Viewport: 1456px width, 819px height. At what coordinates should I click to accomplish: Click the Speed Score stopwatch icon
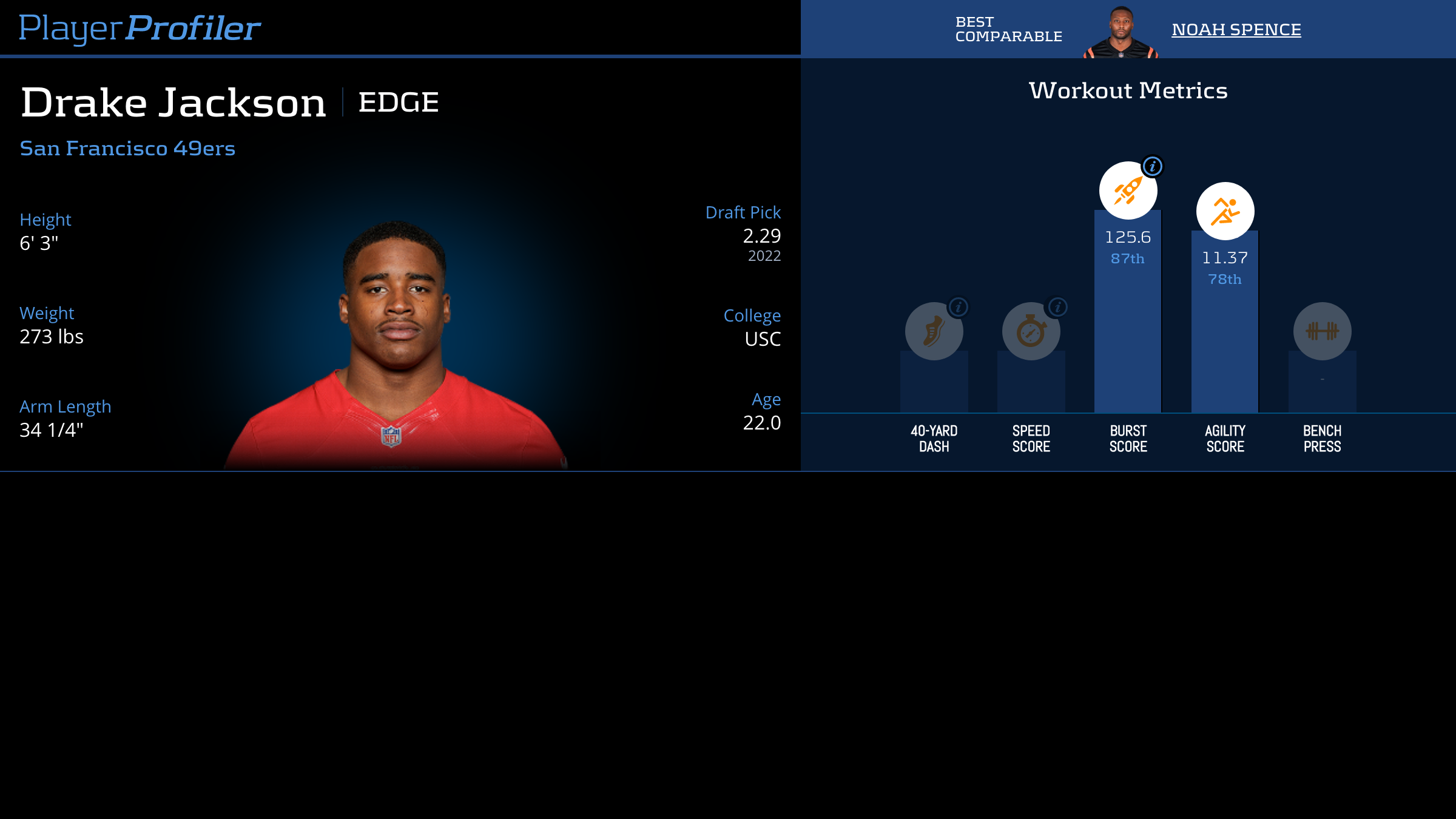point(1031,331)
